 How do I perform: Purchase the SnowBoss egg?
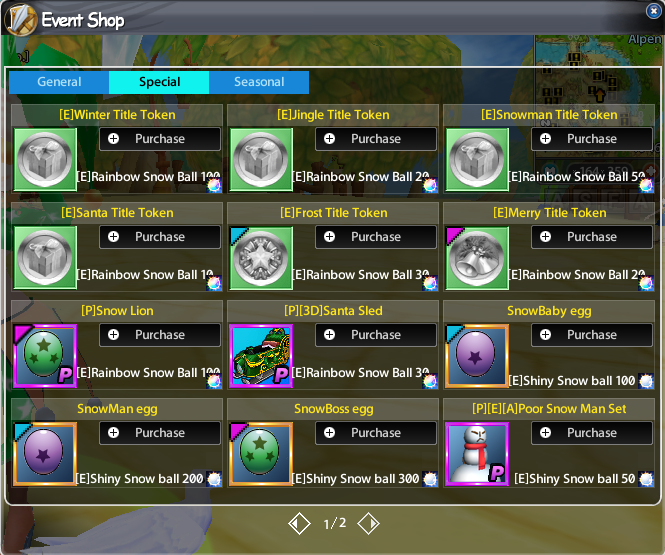point(376,433)
